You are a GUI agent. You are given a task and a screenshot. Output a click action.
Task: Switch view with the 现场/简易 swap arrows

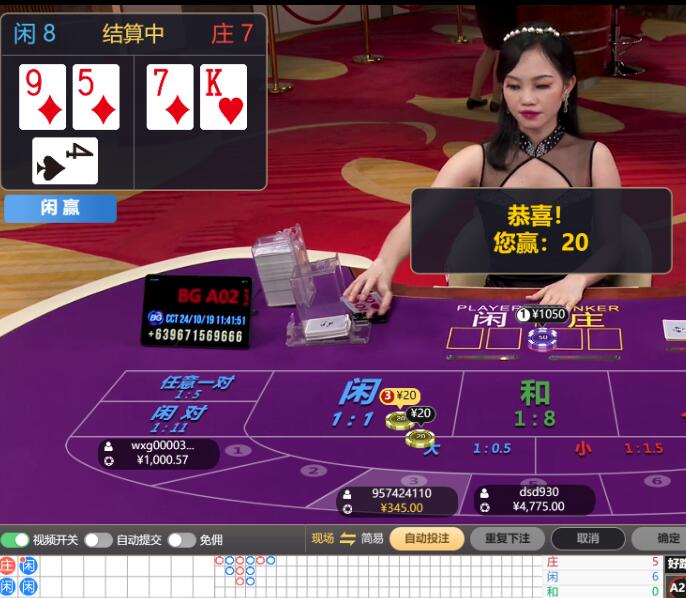tap(348, 539)
